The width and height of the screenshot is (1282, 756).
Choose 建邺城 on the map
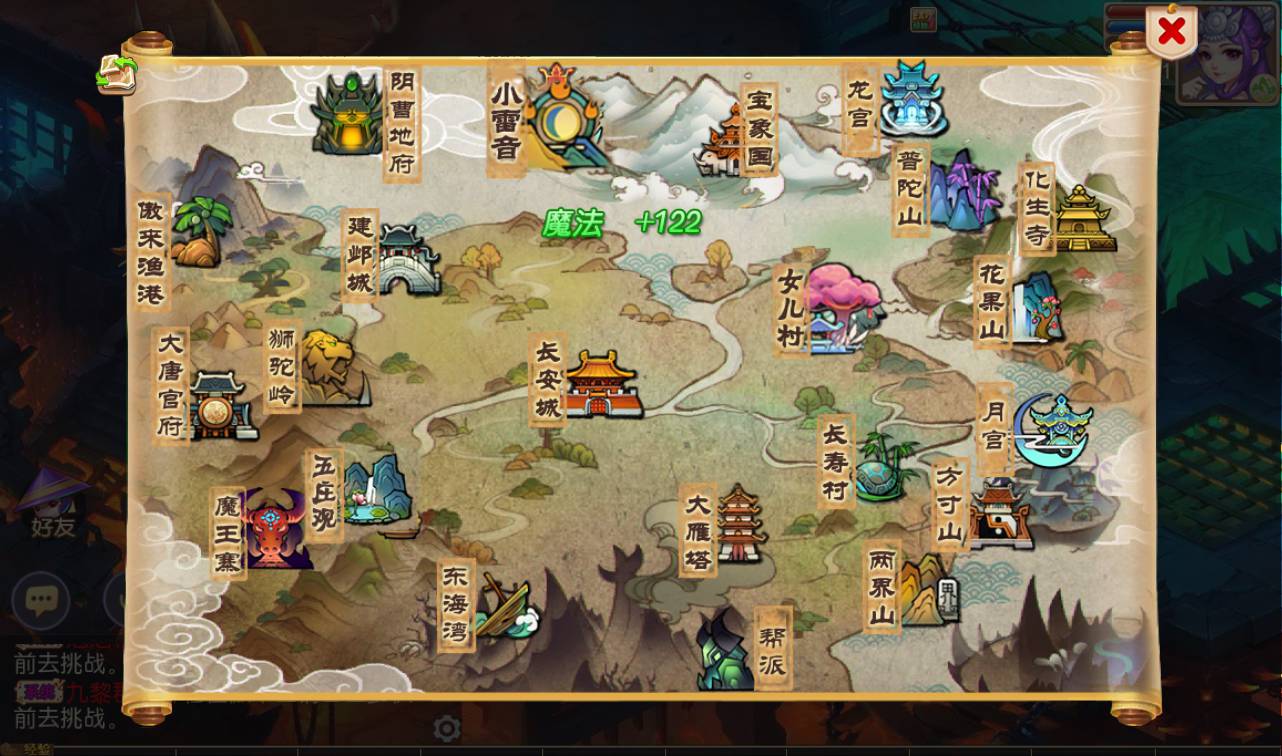pyautogui.click(x=406, y=260)
